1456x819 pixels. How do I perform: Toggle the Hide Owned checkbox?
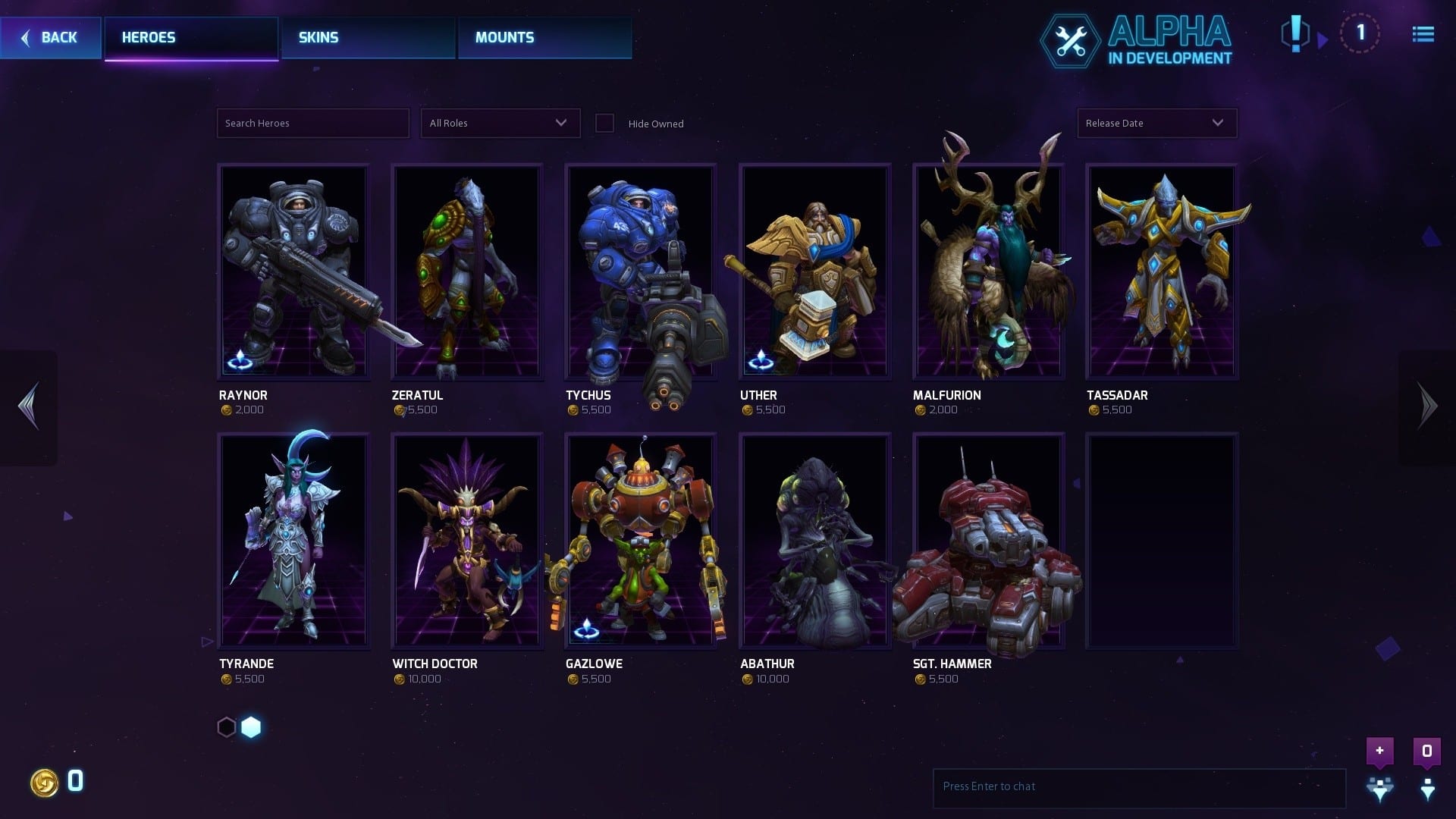pos(604,124)
